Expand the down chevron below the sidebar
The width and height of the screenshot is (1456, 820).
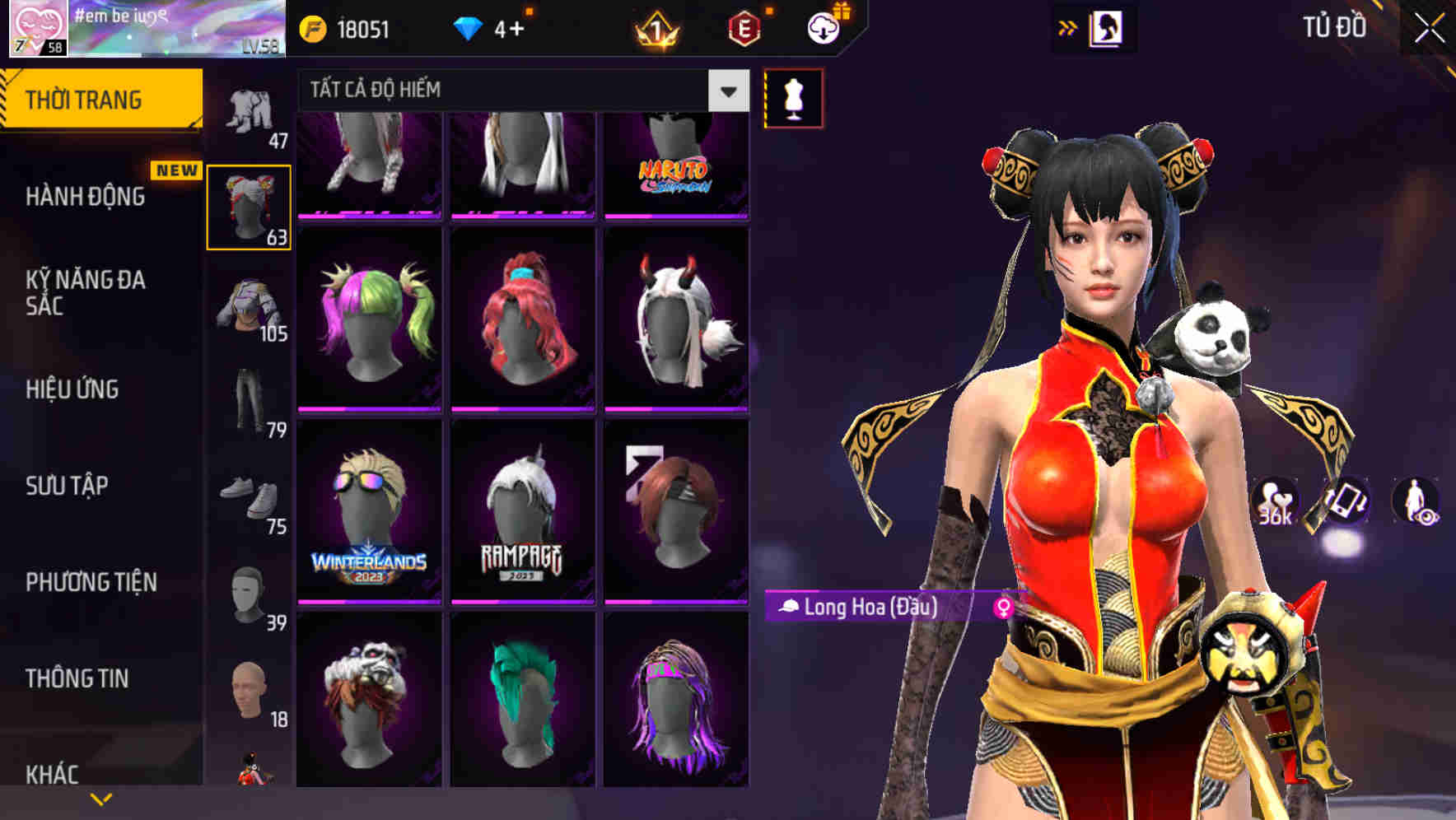coord(102,797)
